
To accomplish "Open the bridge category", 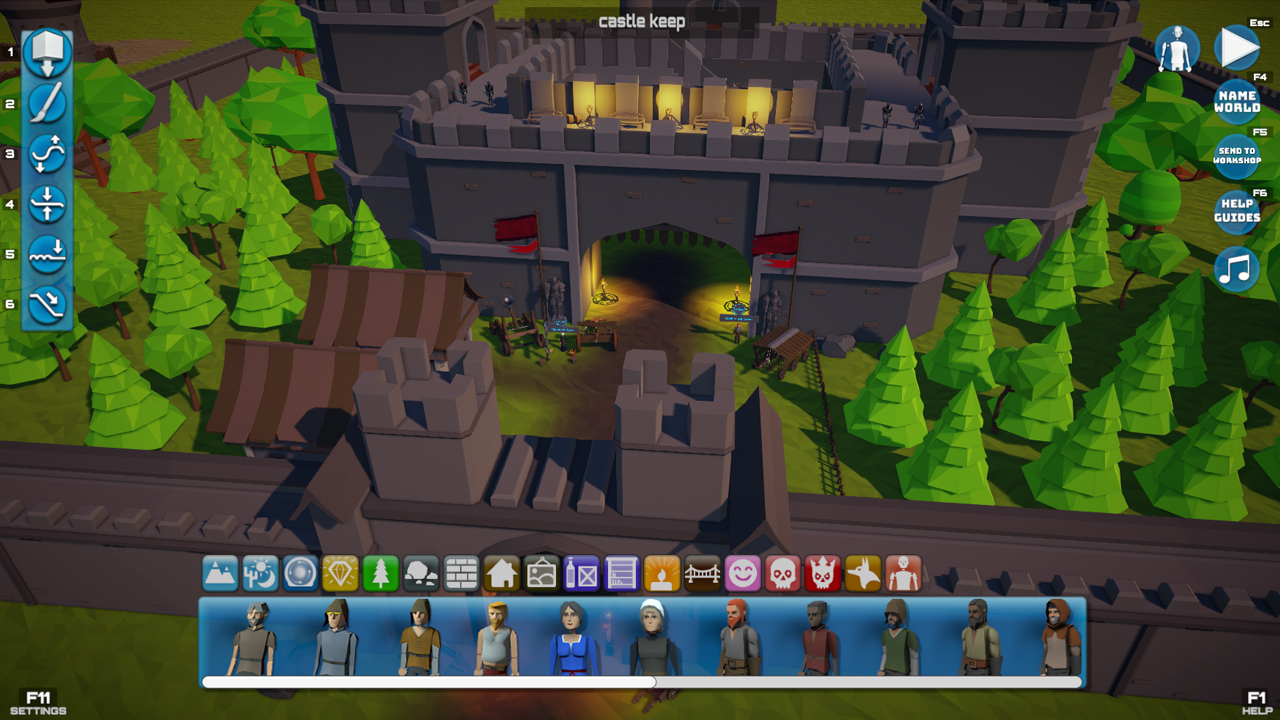I will click(x=702, y=574).
